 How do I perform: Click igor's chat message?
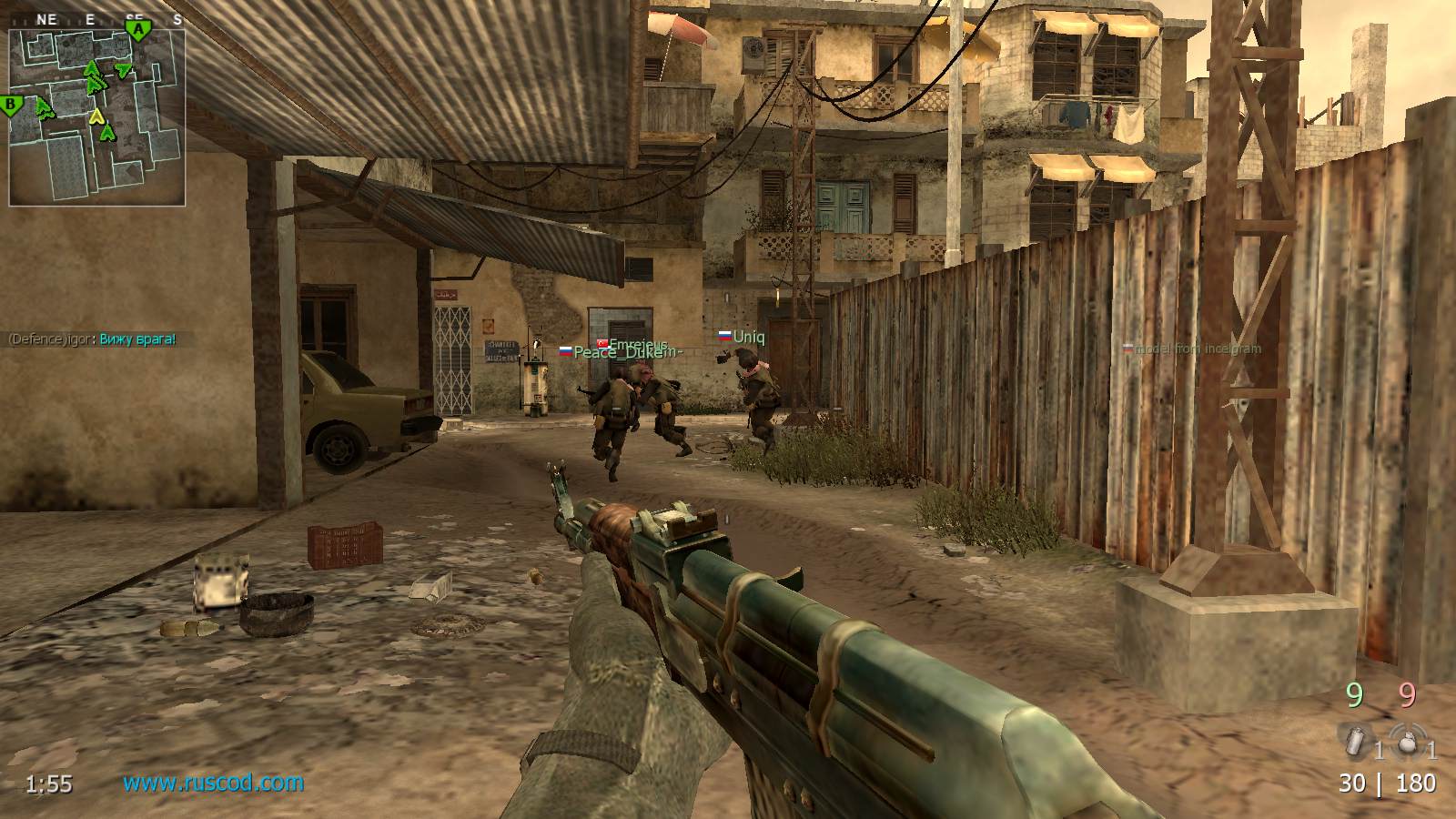coord(92,339)
